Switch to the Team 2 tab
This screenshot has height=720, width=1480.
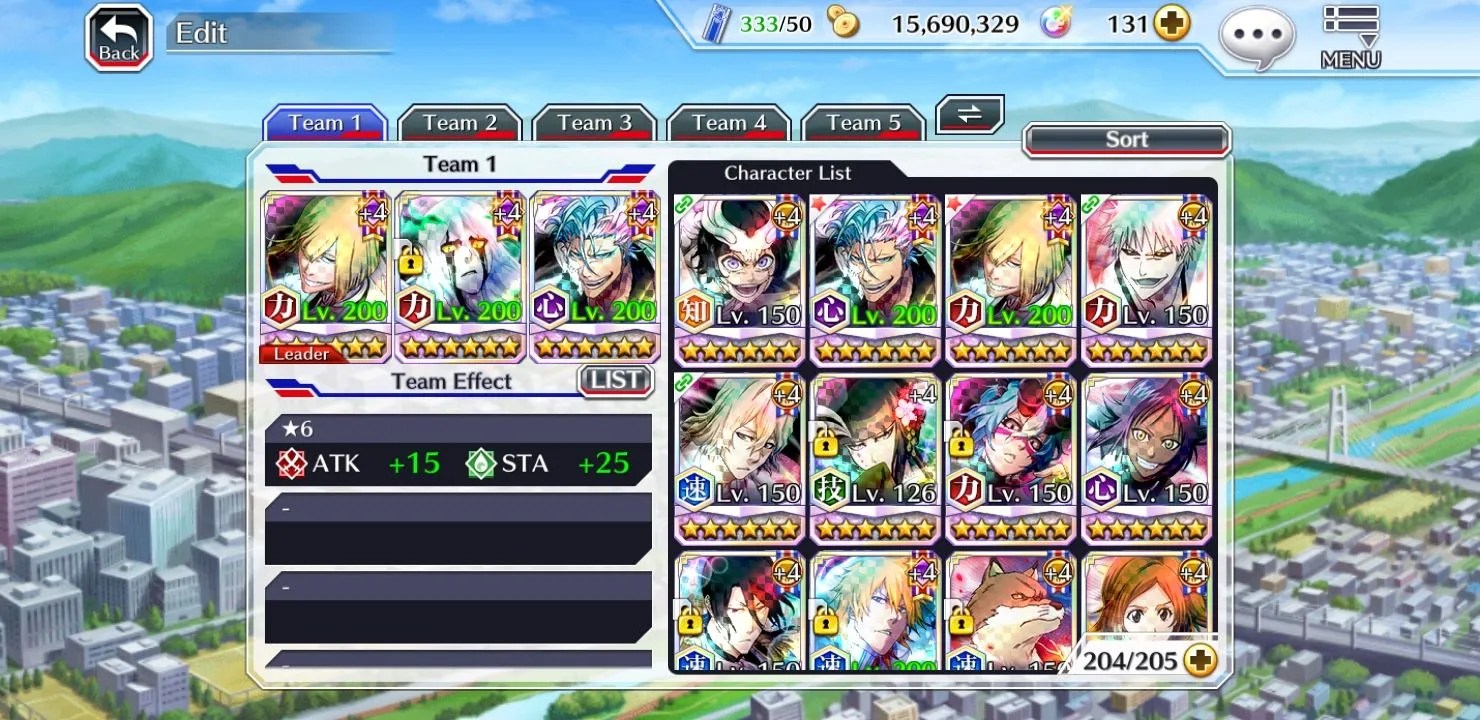coord(460,124)
